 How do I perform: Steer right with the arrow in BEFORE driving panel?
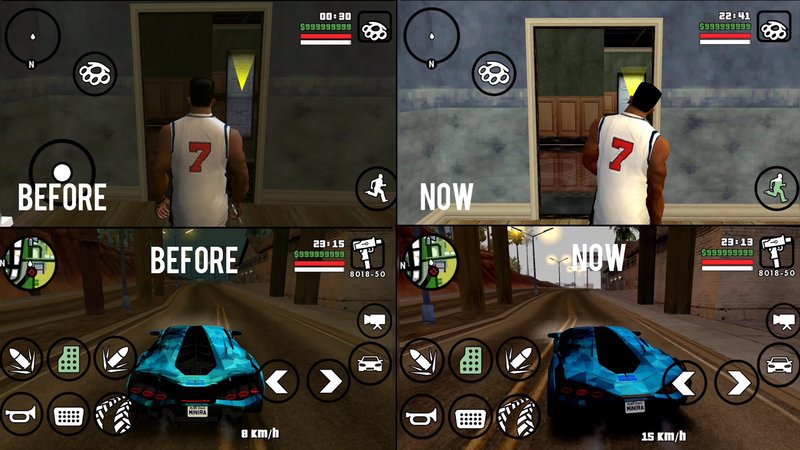327,381
